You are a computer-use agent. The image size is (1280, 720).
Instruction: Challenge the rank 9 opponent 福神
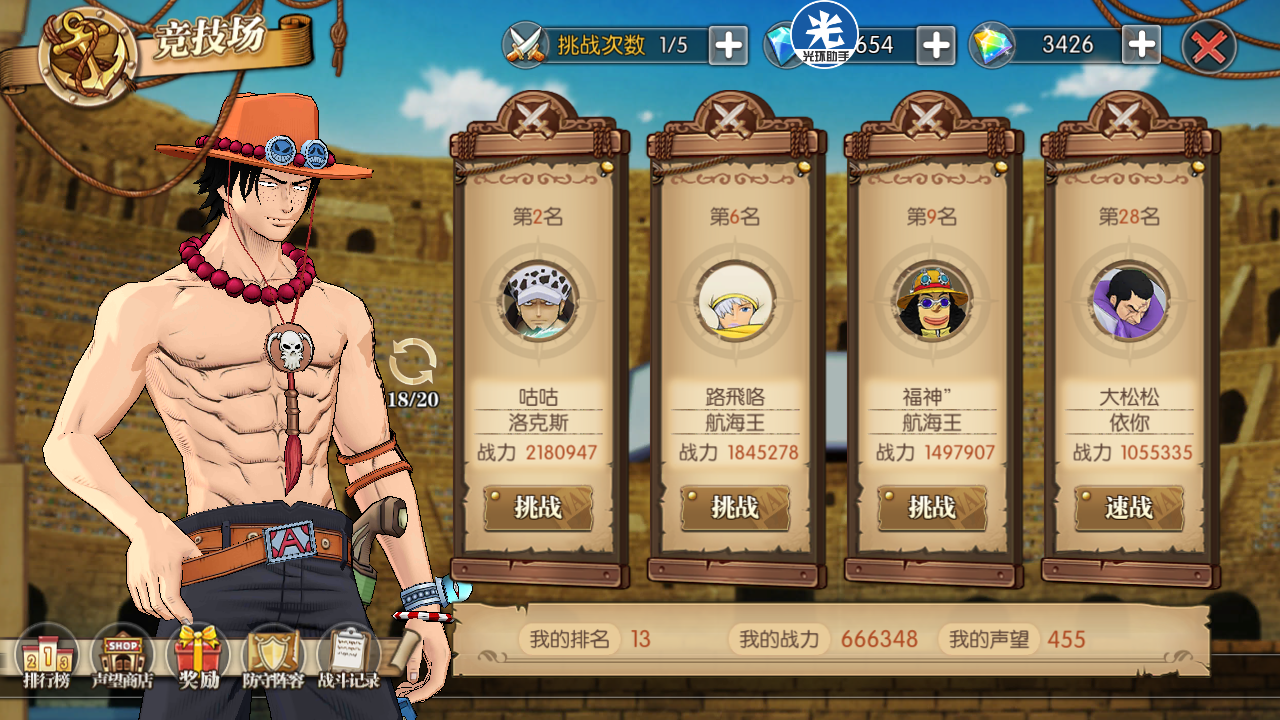coord(932,508)
